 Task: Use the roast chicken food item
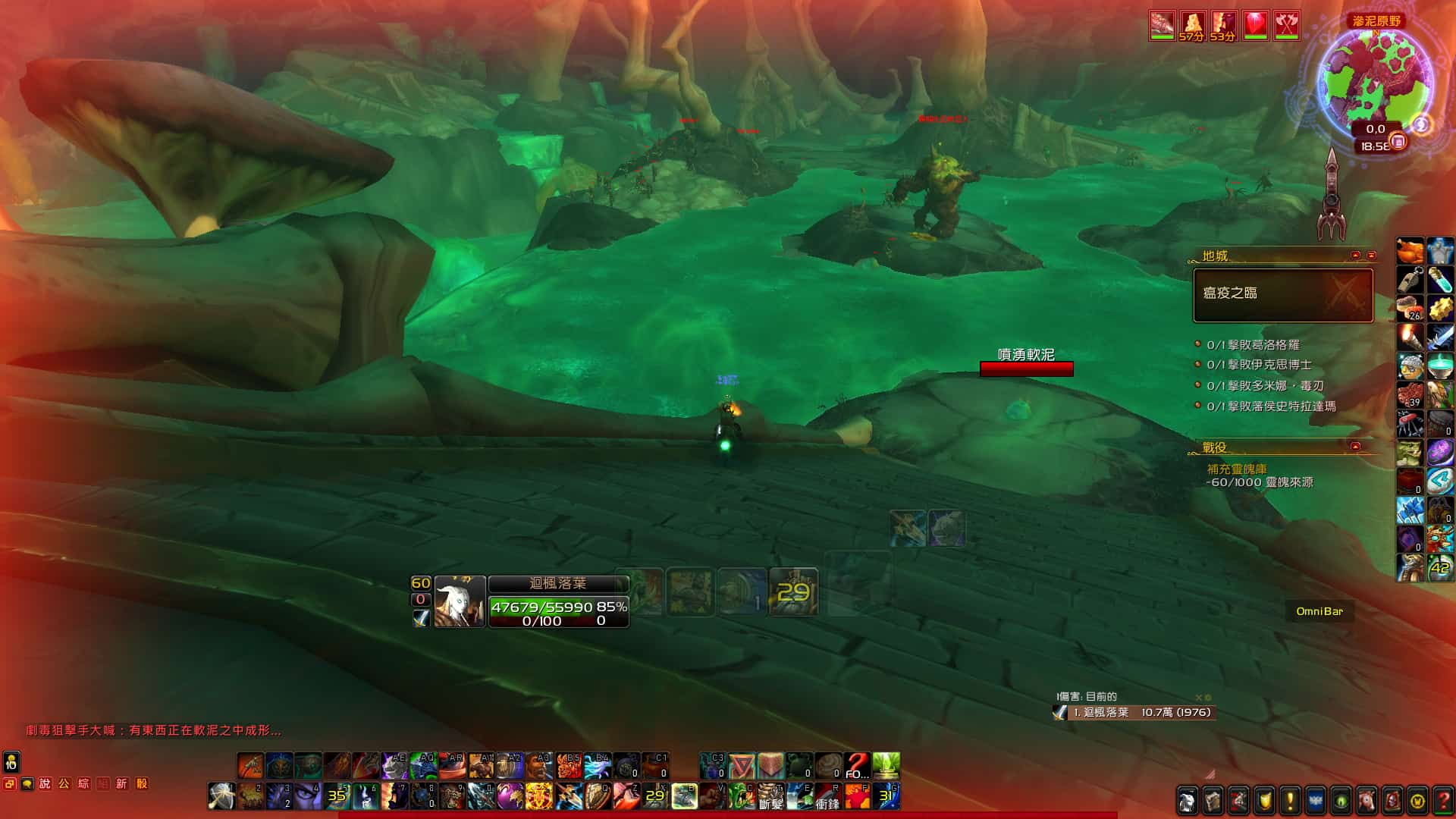tap(1410, 249)
